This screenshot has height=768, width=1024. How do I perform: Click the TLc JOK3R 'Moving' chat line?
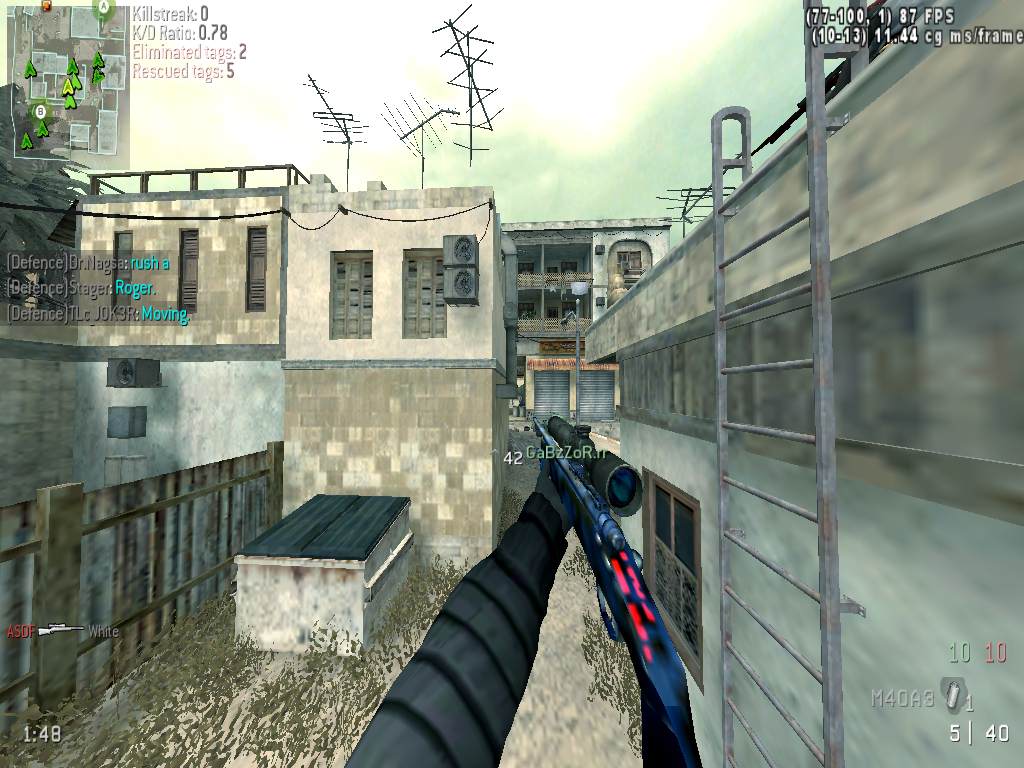[98, 313]
